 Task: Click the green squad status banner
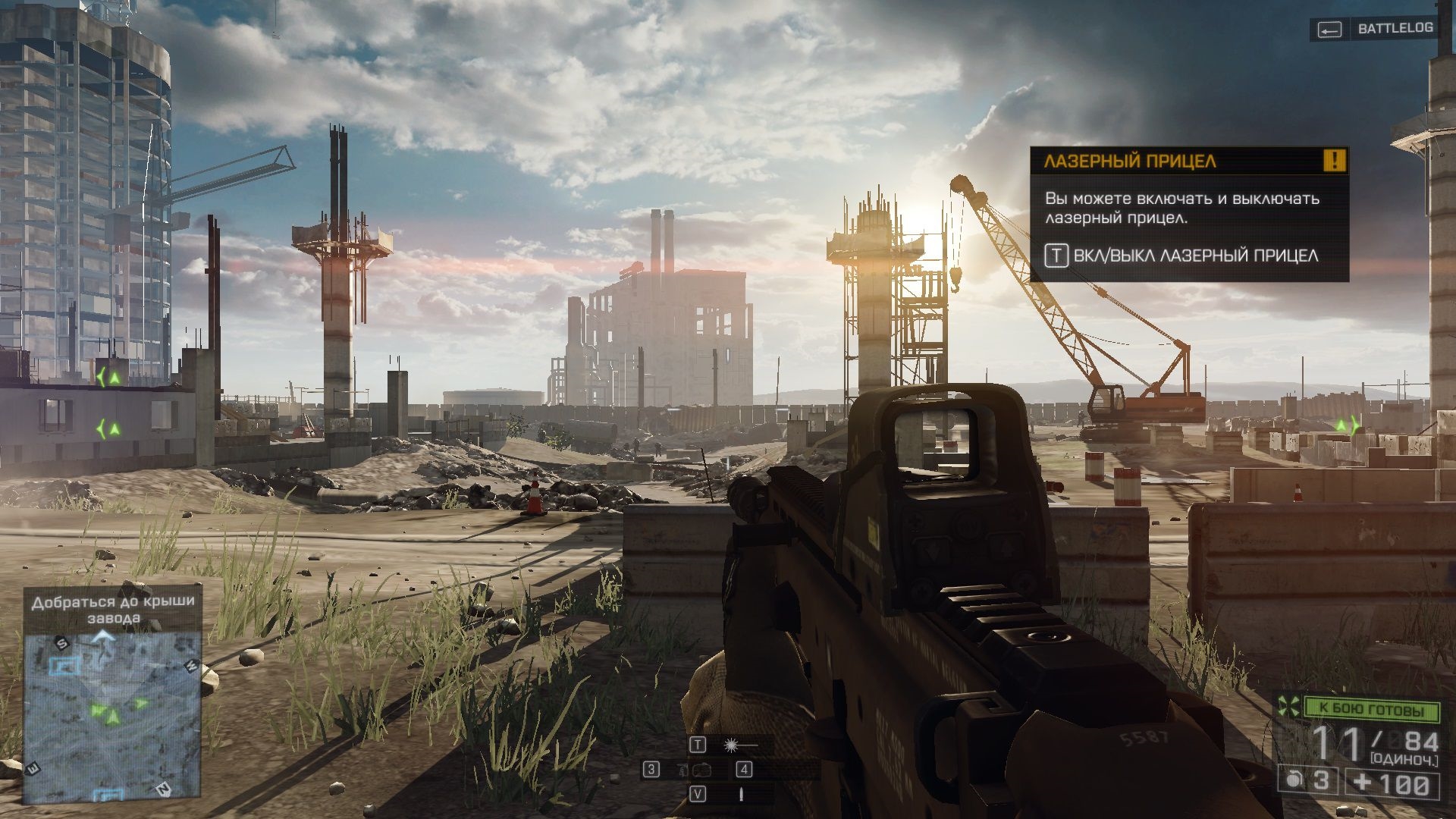click(x=1371, y=710)
